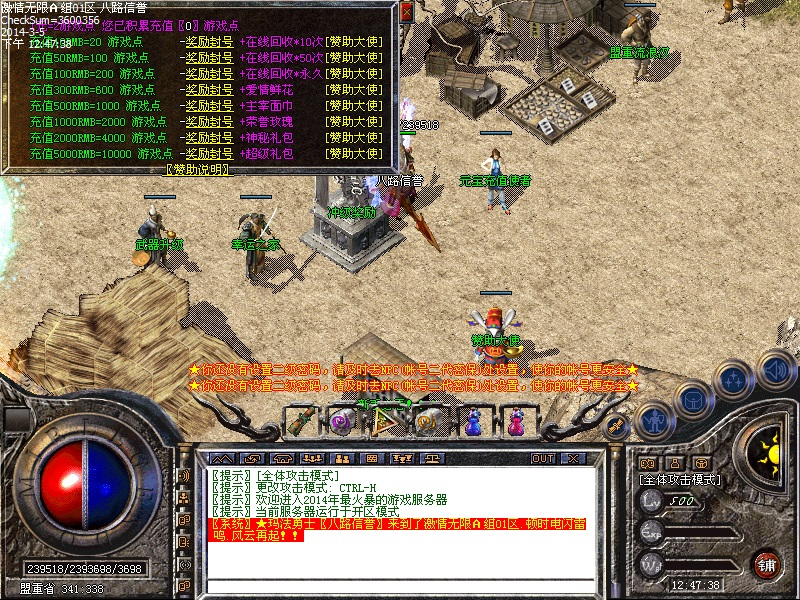Click the speaker sound round button
The image size is (800, 600).
(x=775, y=369)
